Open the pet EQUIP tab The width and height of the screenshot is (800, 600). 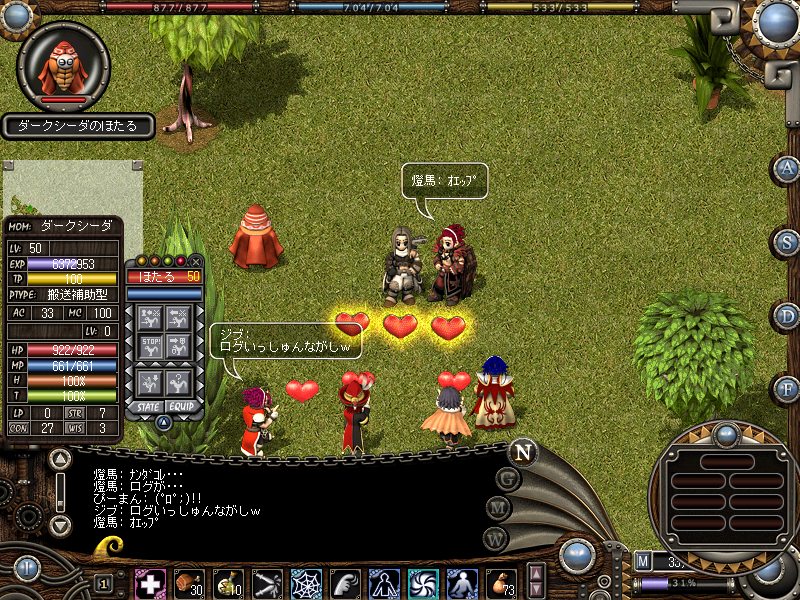point(181,407)
